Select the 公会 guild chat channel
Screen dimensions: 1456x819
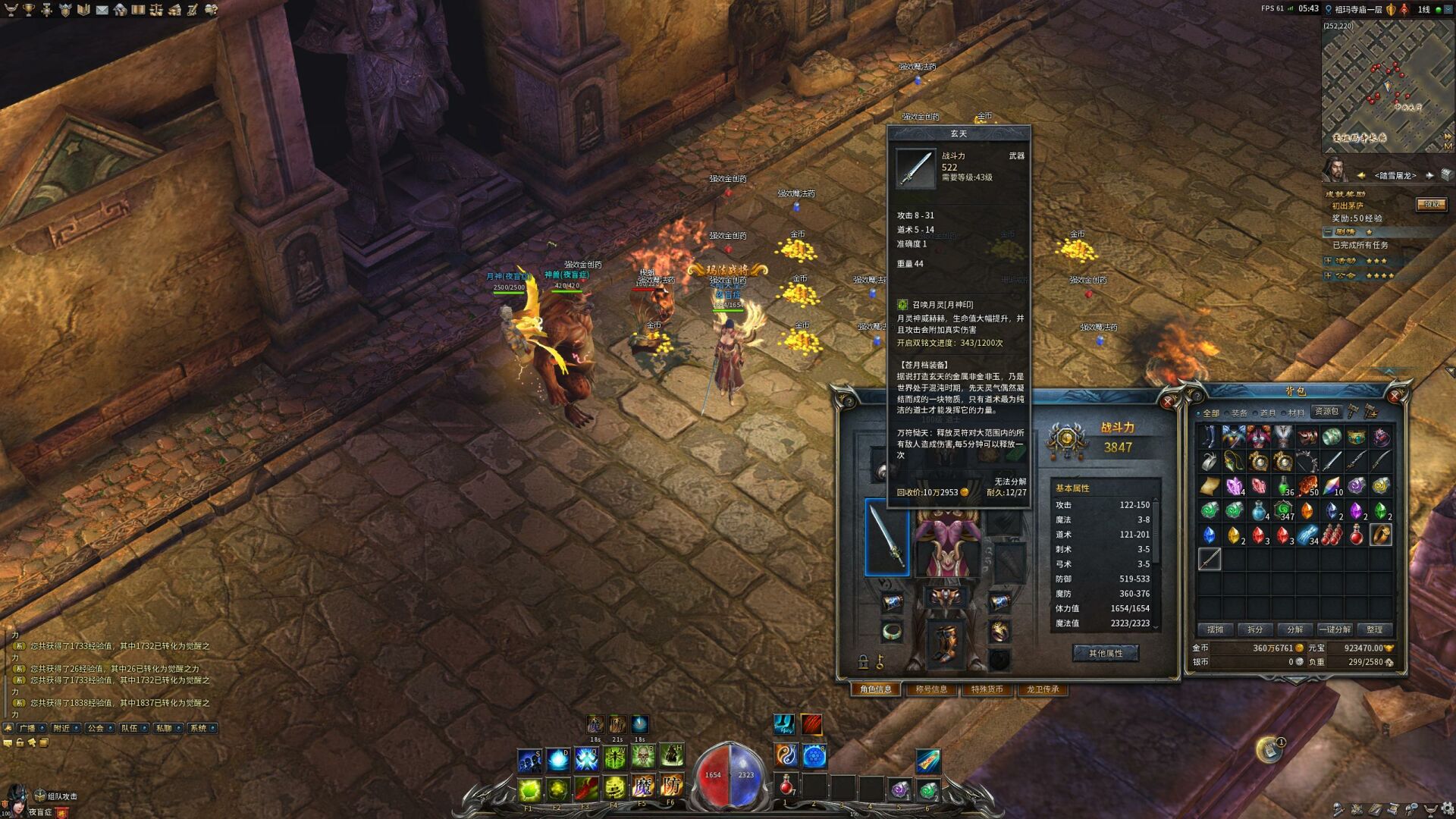[x=96, y=728]
